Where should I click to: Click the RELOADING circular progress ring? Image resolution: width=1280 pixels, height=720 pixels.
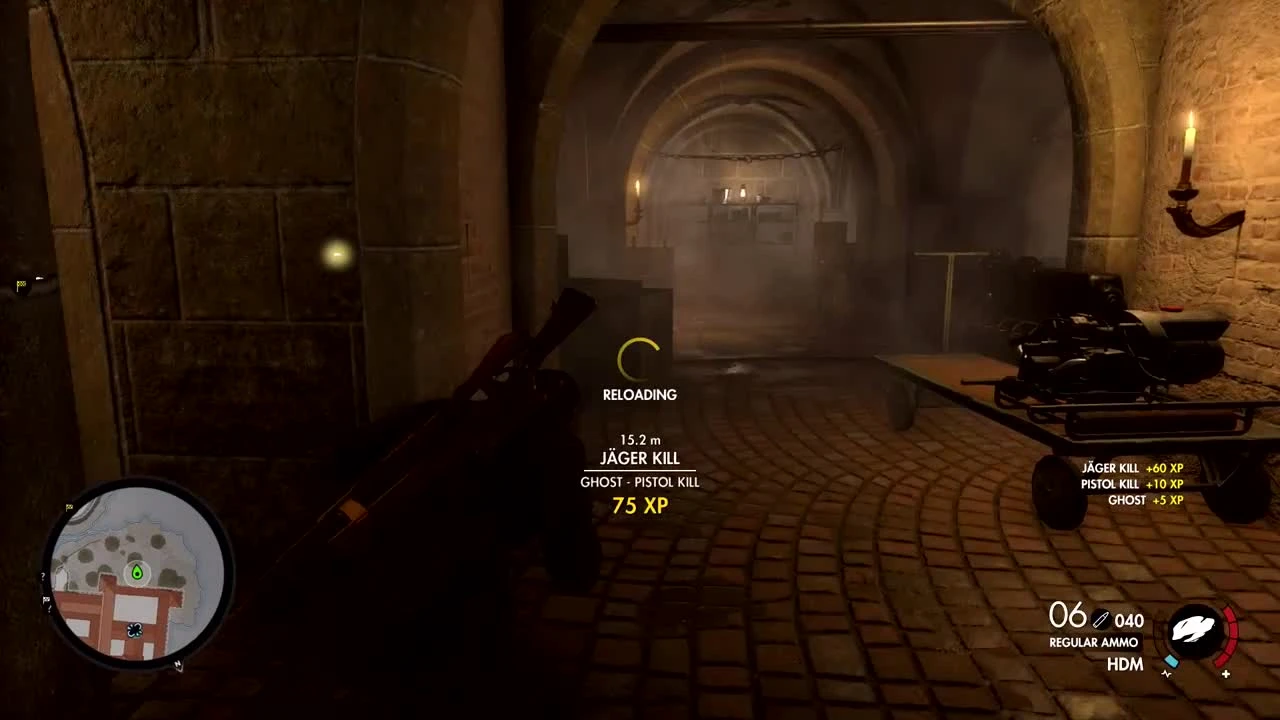[637, 357]
